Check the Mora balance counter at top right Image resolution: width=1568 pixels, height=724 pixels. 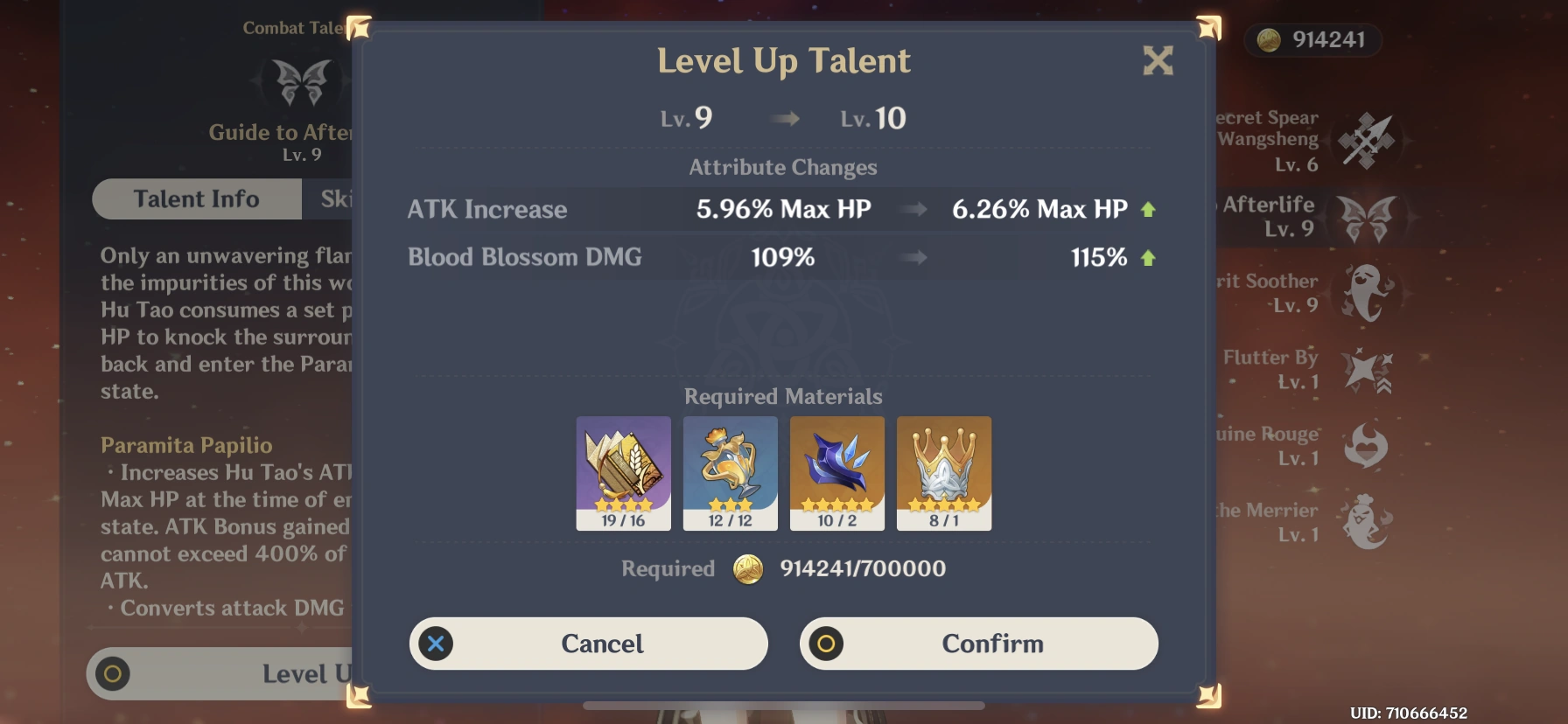1312,40
